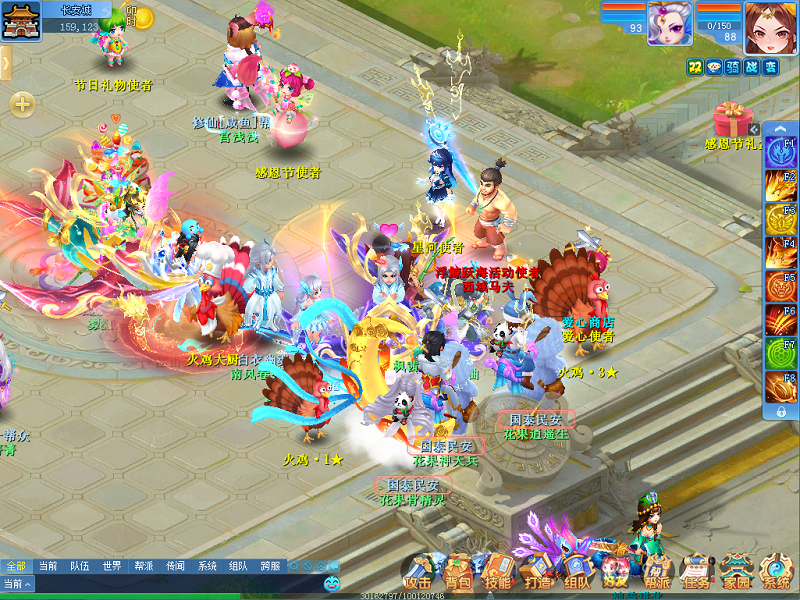Open the 当前 chat channel dropdown
This screenshot has width=800, height=600.
point(17,583)
